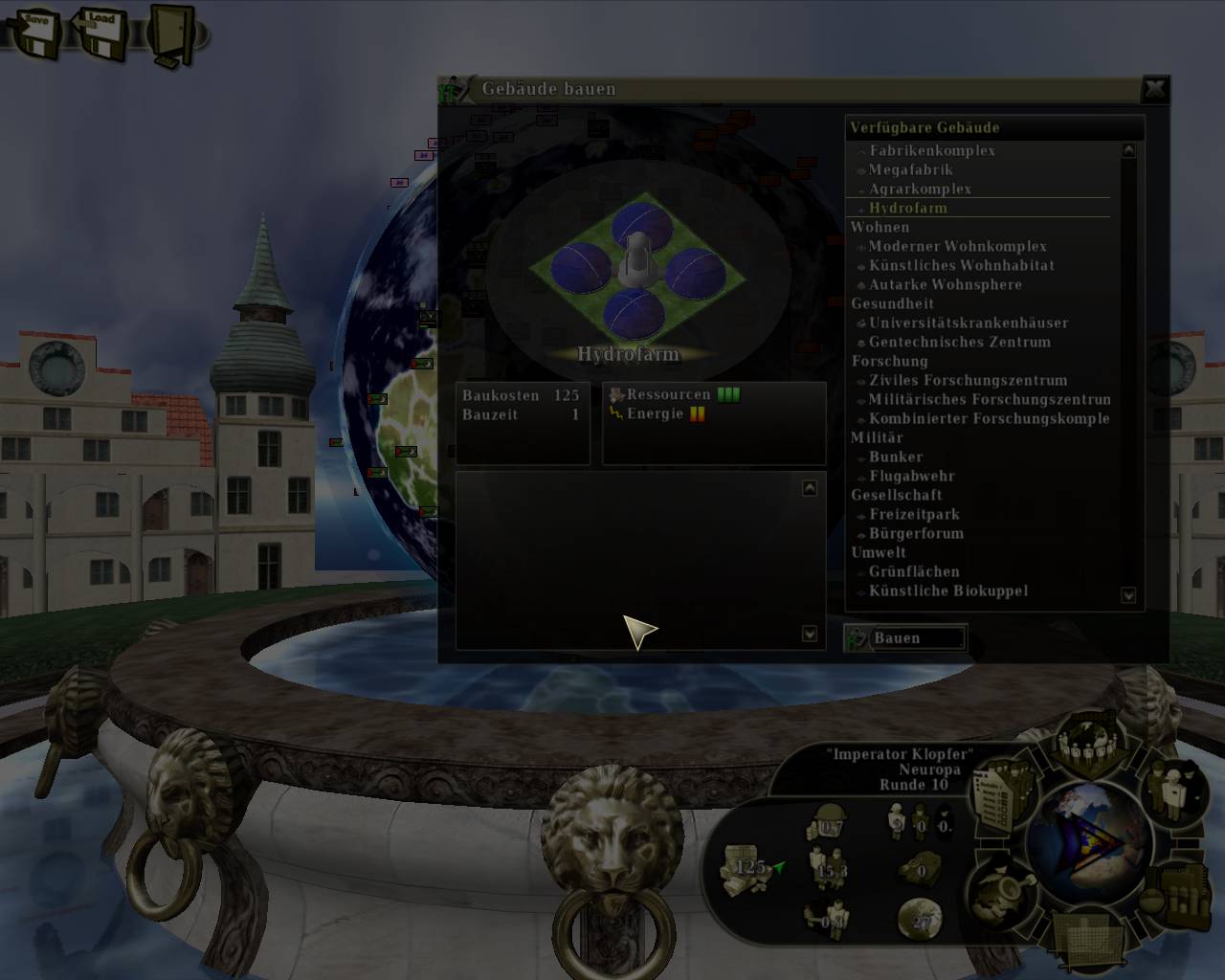Image resolution: width=1225 pixels, height=980 pixels.
Task: Open the Load disk icon
Action: (100, 32)
